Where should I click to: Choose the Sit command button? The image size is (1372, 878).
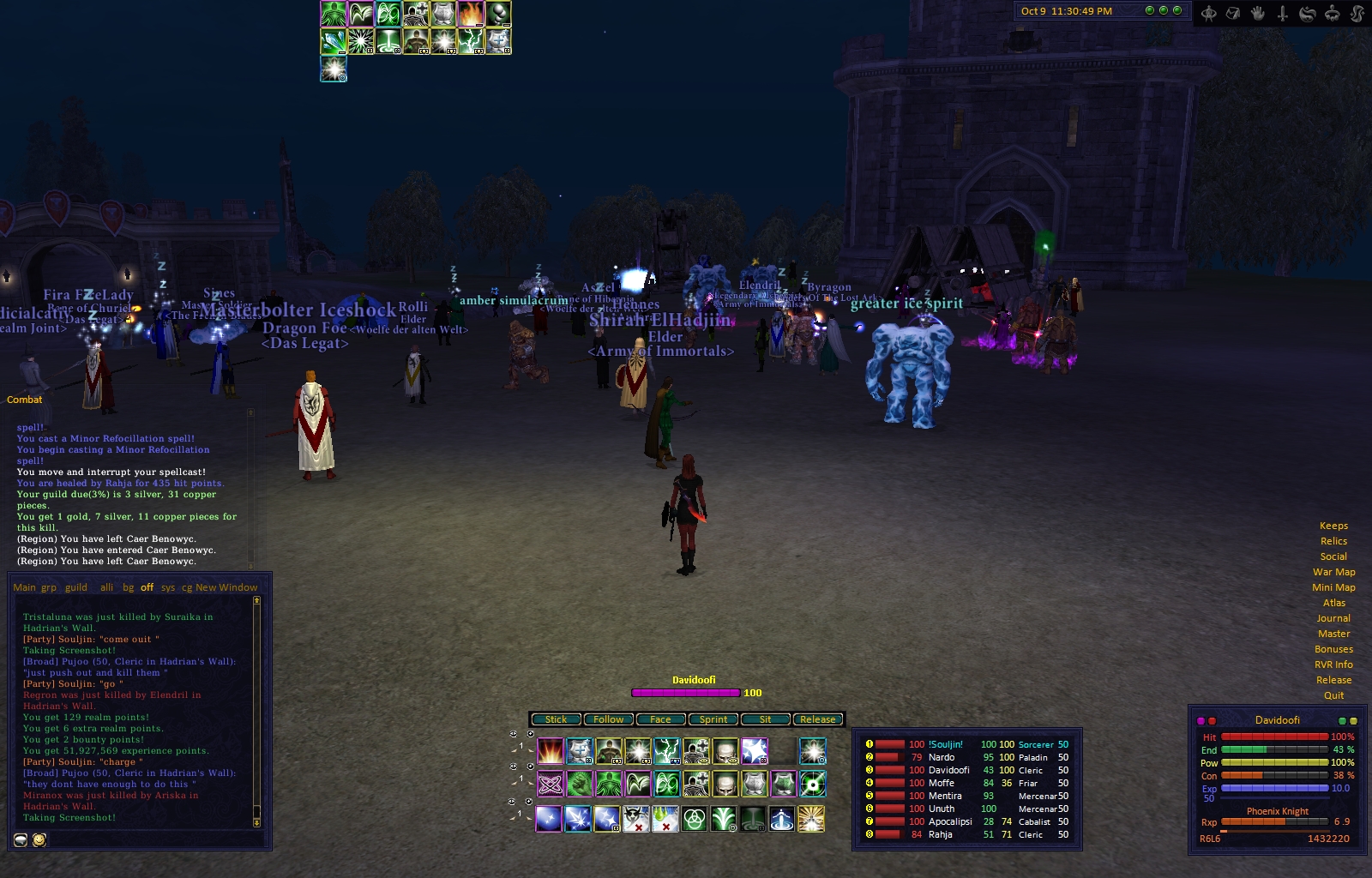[765, 719]
